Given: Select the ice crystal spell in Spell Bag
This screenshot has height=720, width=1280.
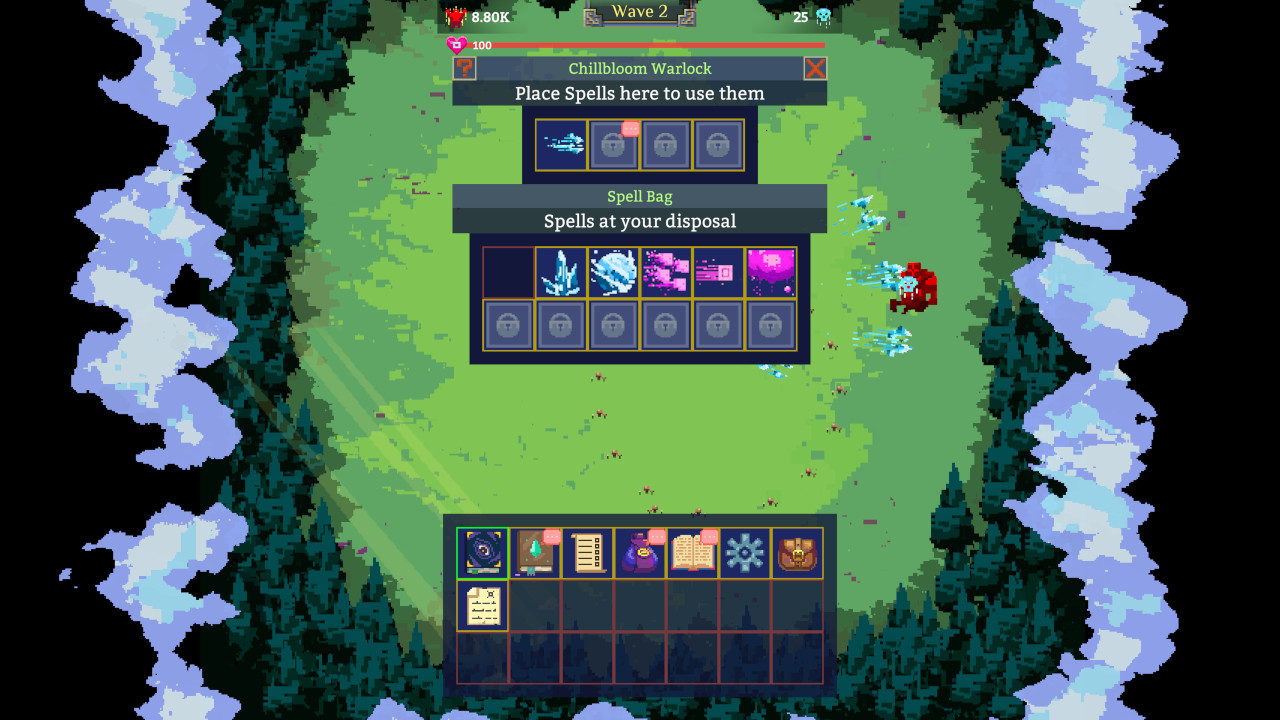Looking at the screenshot, I should coord(560,271).
